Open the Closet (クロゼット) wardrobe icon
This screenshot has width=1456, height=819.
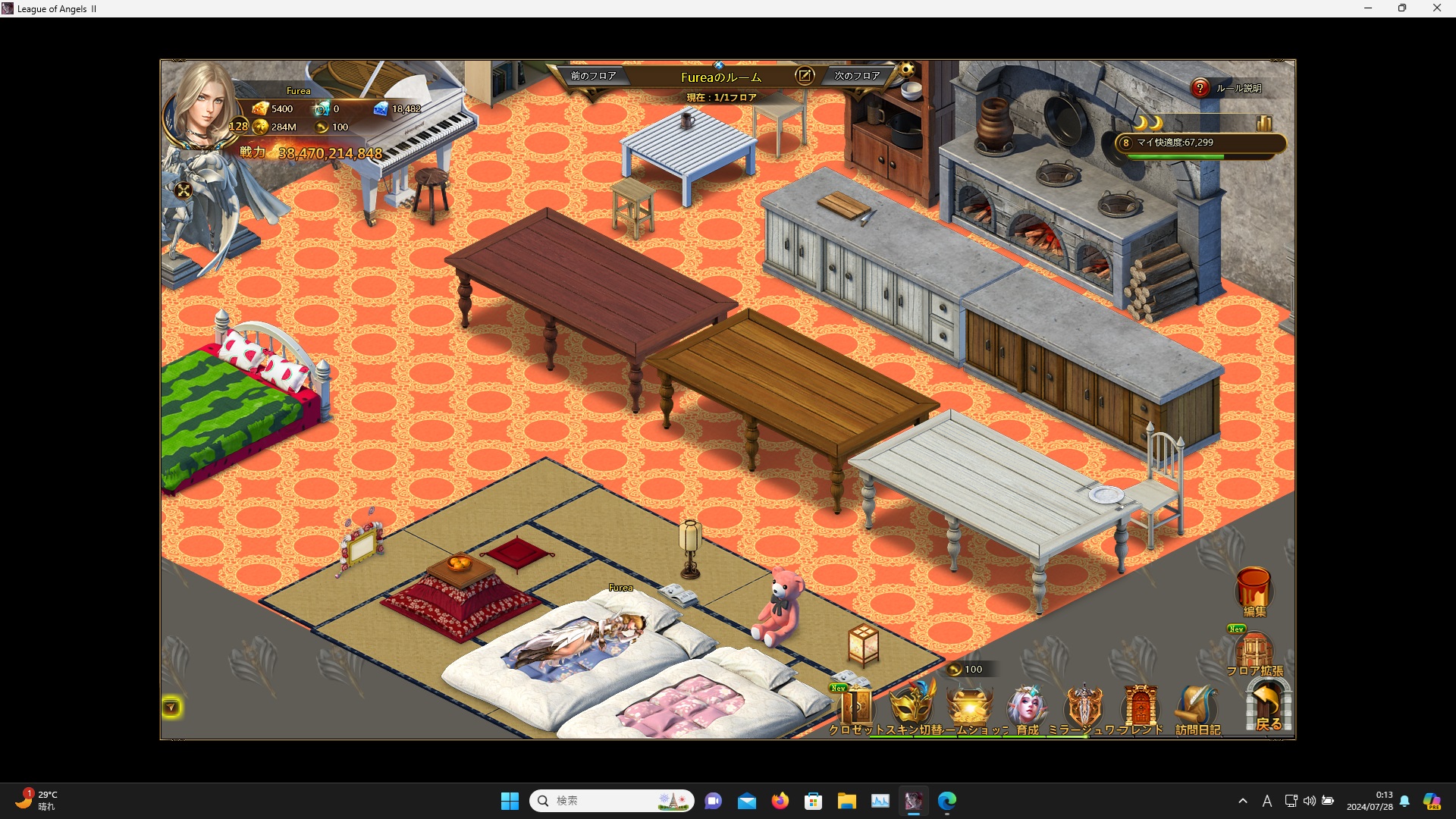857,707
